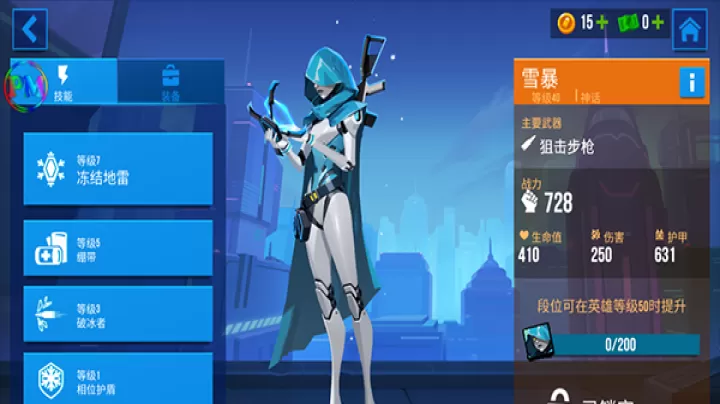The width and height of the screenshot is (720, 404).
Task: Select the 冻结地雷 skill
Action: coord(118,169)
